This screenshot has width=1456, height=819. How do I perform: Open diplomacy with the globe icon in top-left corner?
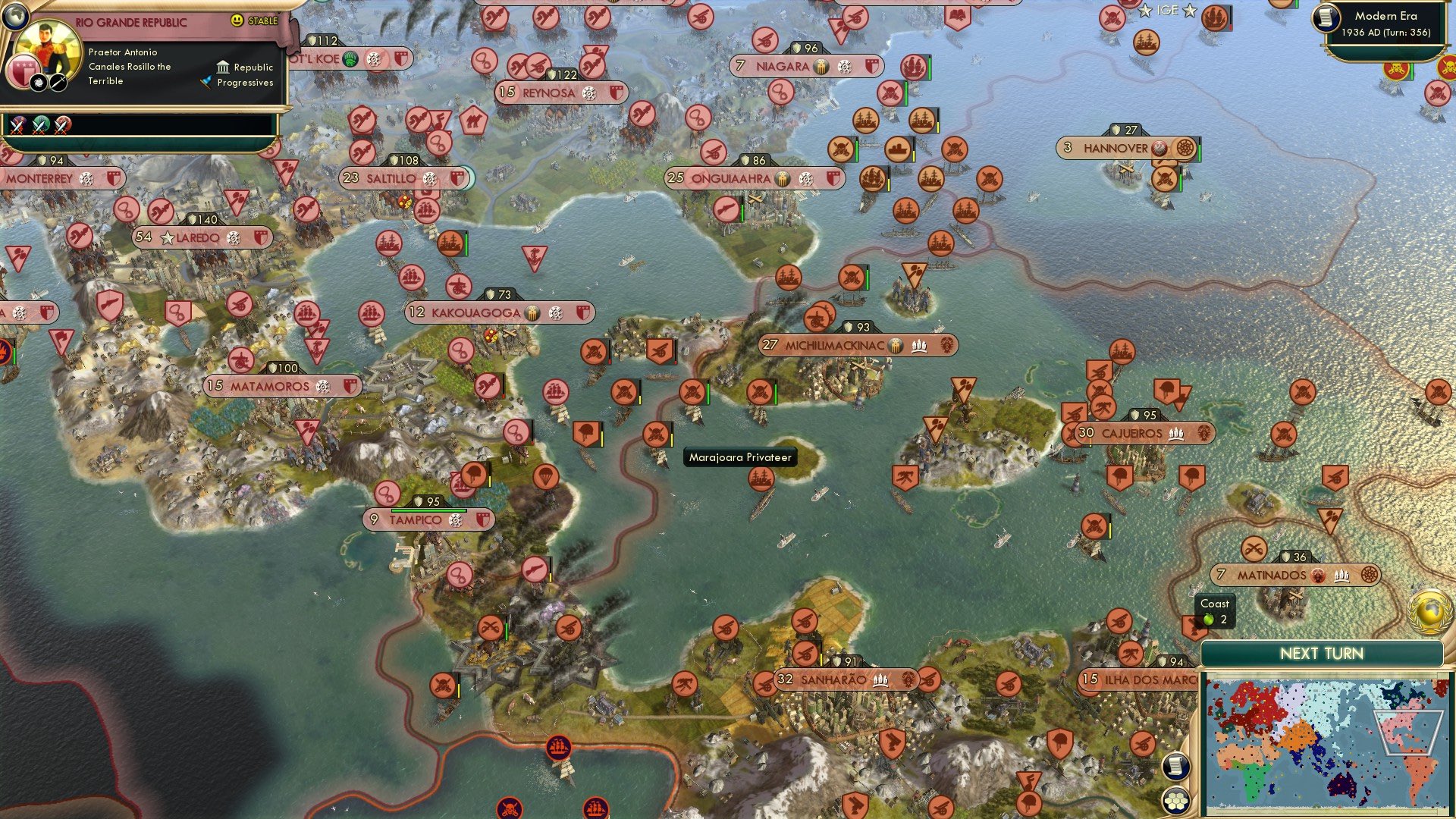click(16, 17)
